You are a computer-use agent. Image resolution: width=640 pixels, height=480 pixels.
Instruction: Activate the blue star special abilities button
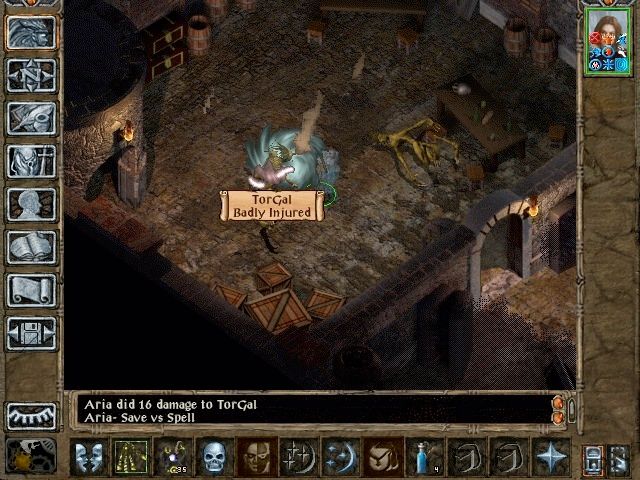(551, 457)
